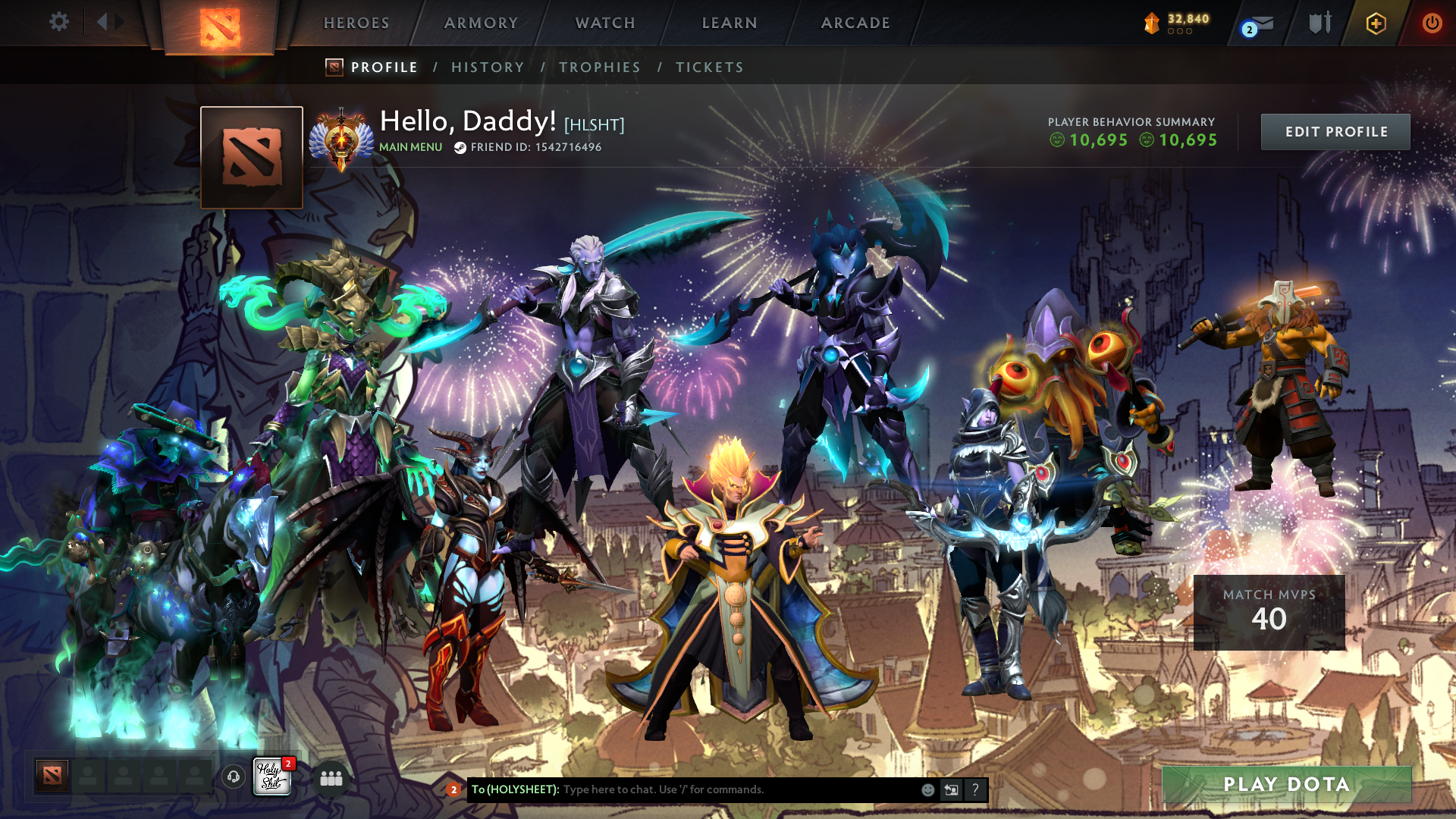The width and height of the screenshot is (1456, 819).
Task: Click the gold Dota Plus subscription icon
Action: pos(1377,23)
